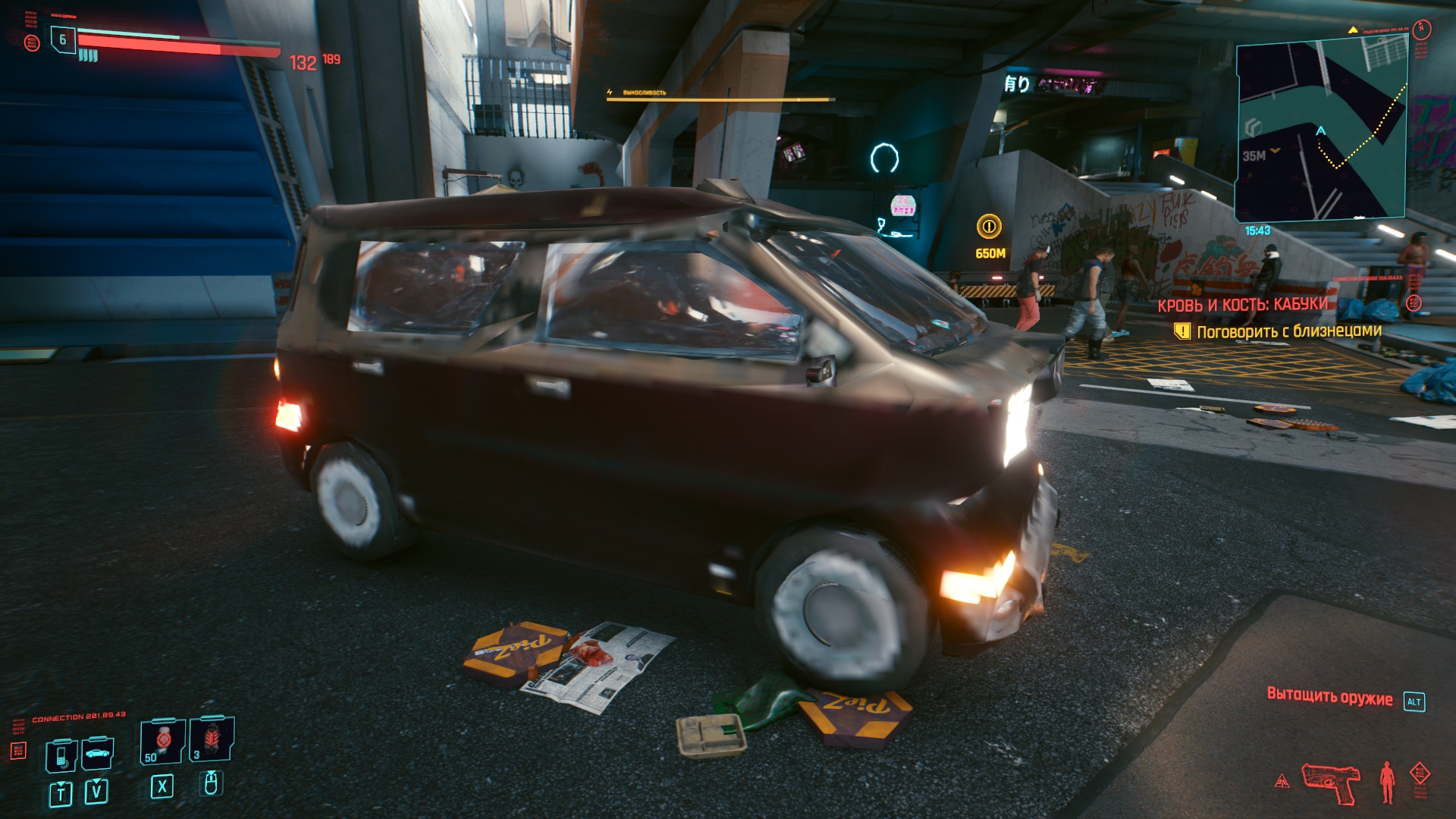The height and width of the screenshot is (819, 1456).
Task: Click the yellow 650M objective waypoint marker
Action: pyautogui.click(x=989, y=226)
